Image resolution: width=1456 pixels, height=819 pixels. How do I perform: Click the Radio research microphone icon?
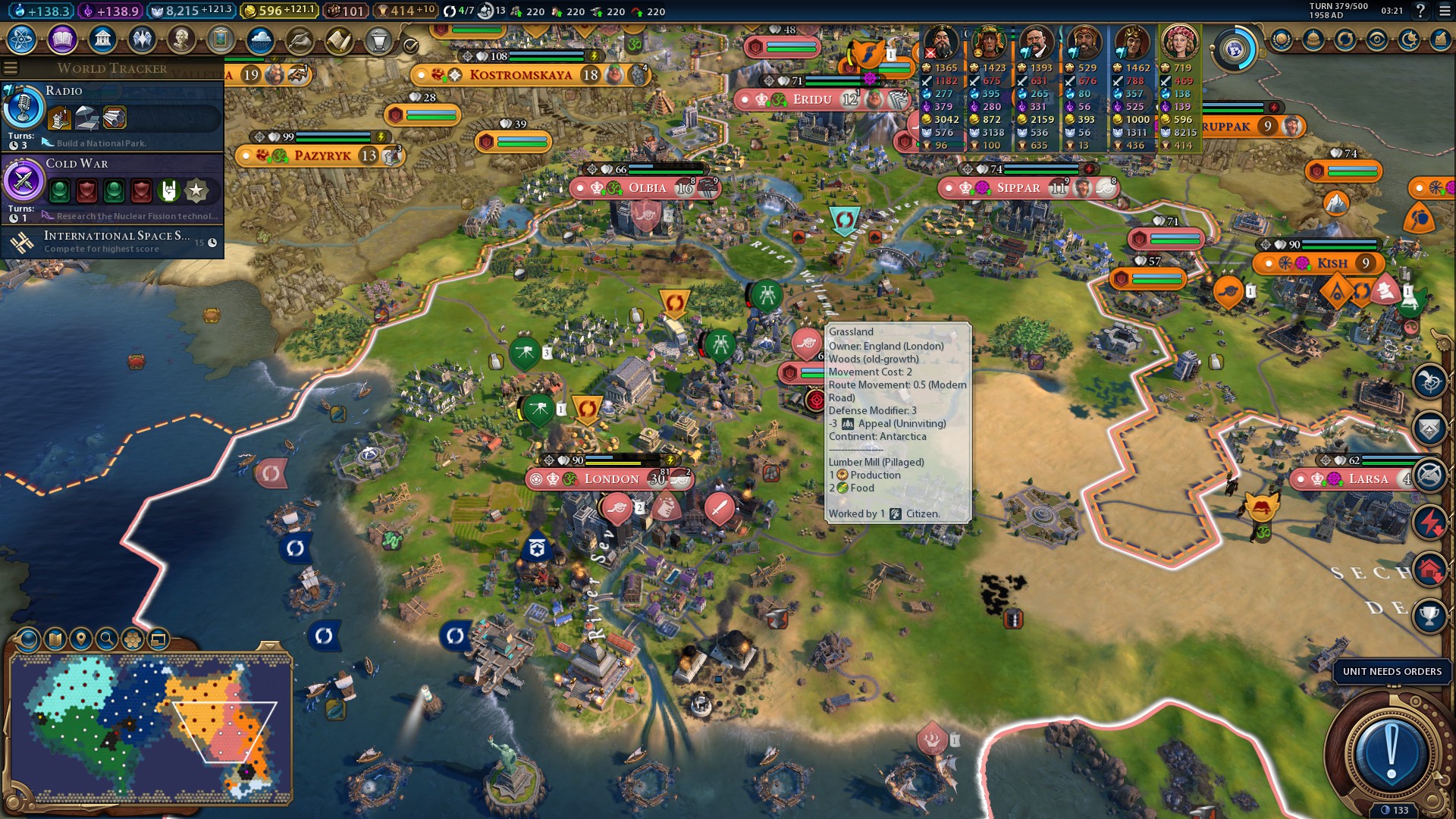[x=23, y=108]
